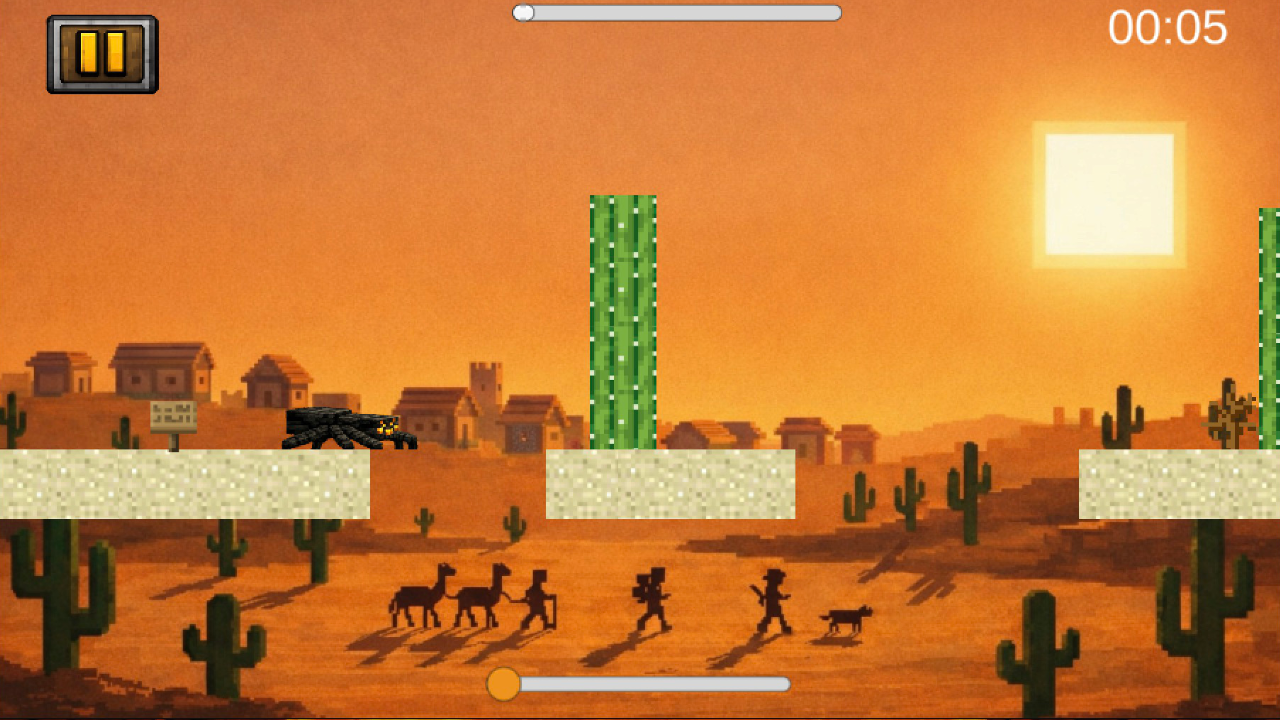
Task: Click the dry desert tree on the right
Action: (x=1230, y=410)
